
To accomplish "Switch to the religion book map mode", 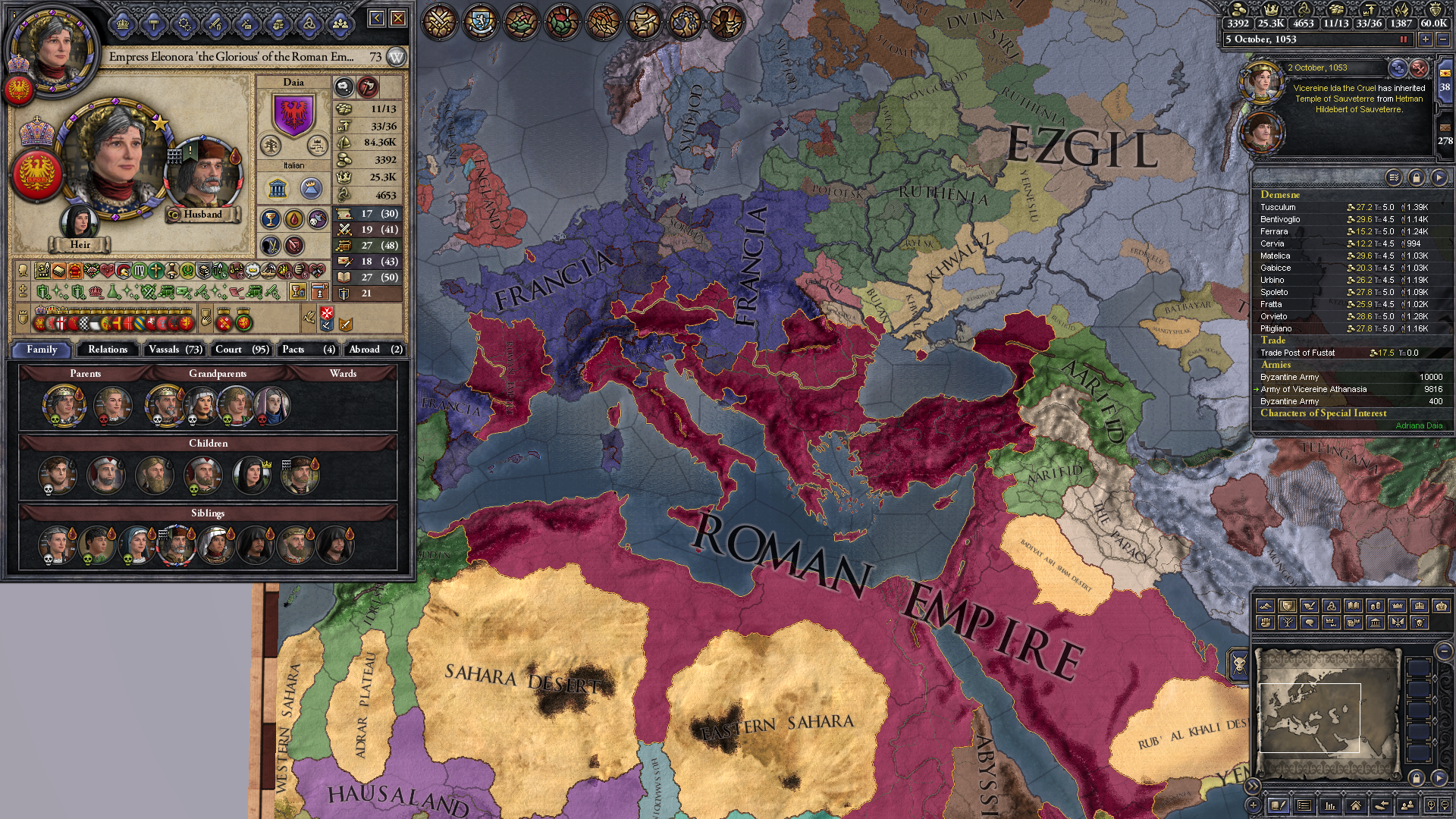I will tap(1354, 606).
